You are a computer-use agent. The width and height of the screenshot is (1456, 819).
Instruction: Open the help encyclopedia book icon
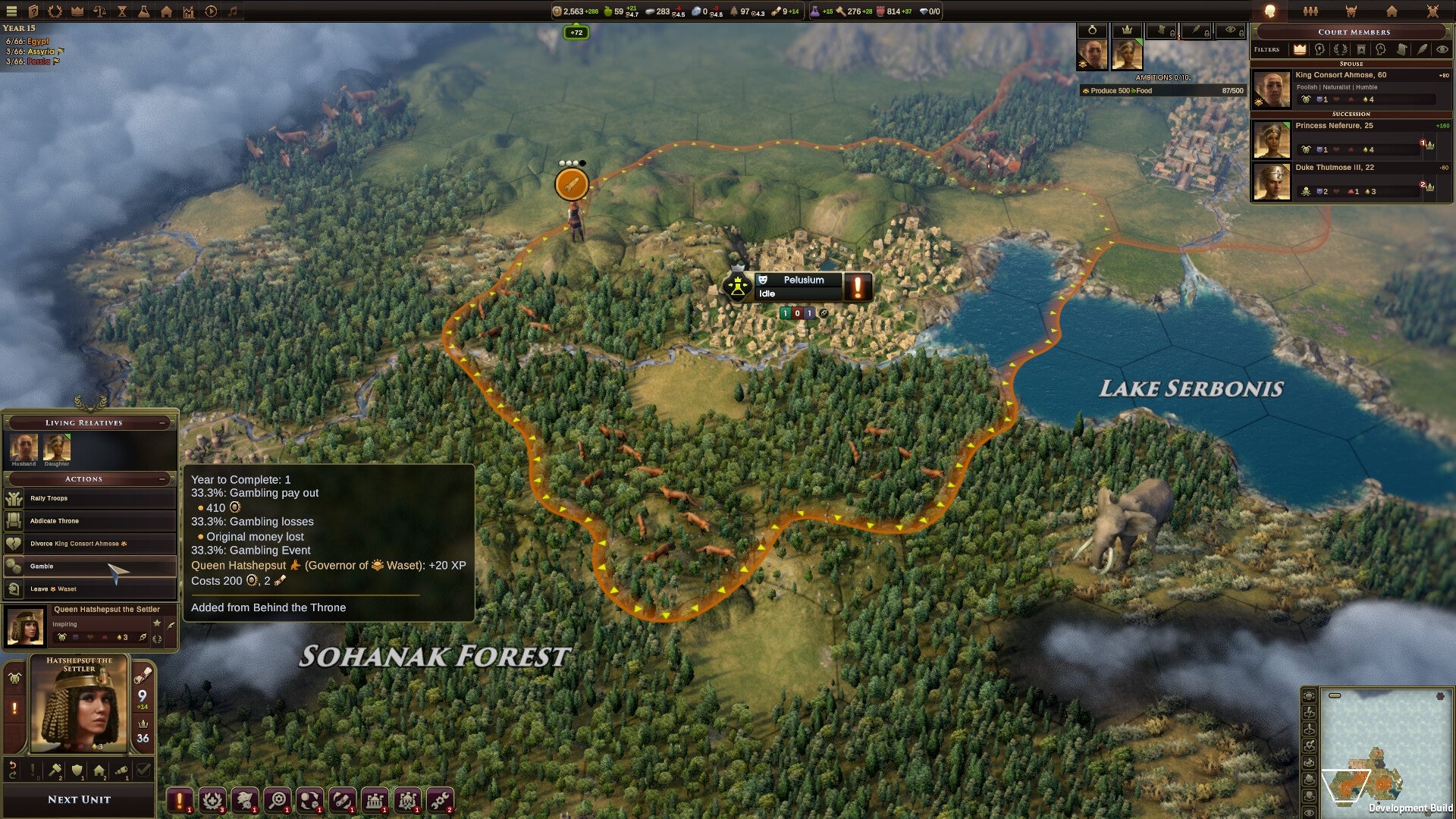(33, 11)
